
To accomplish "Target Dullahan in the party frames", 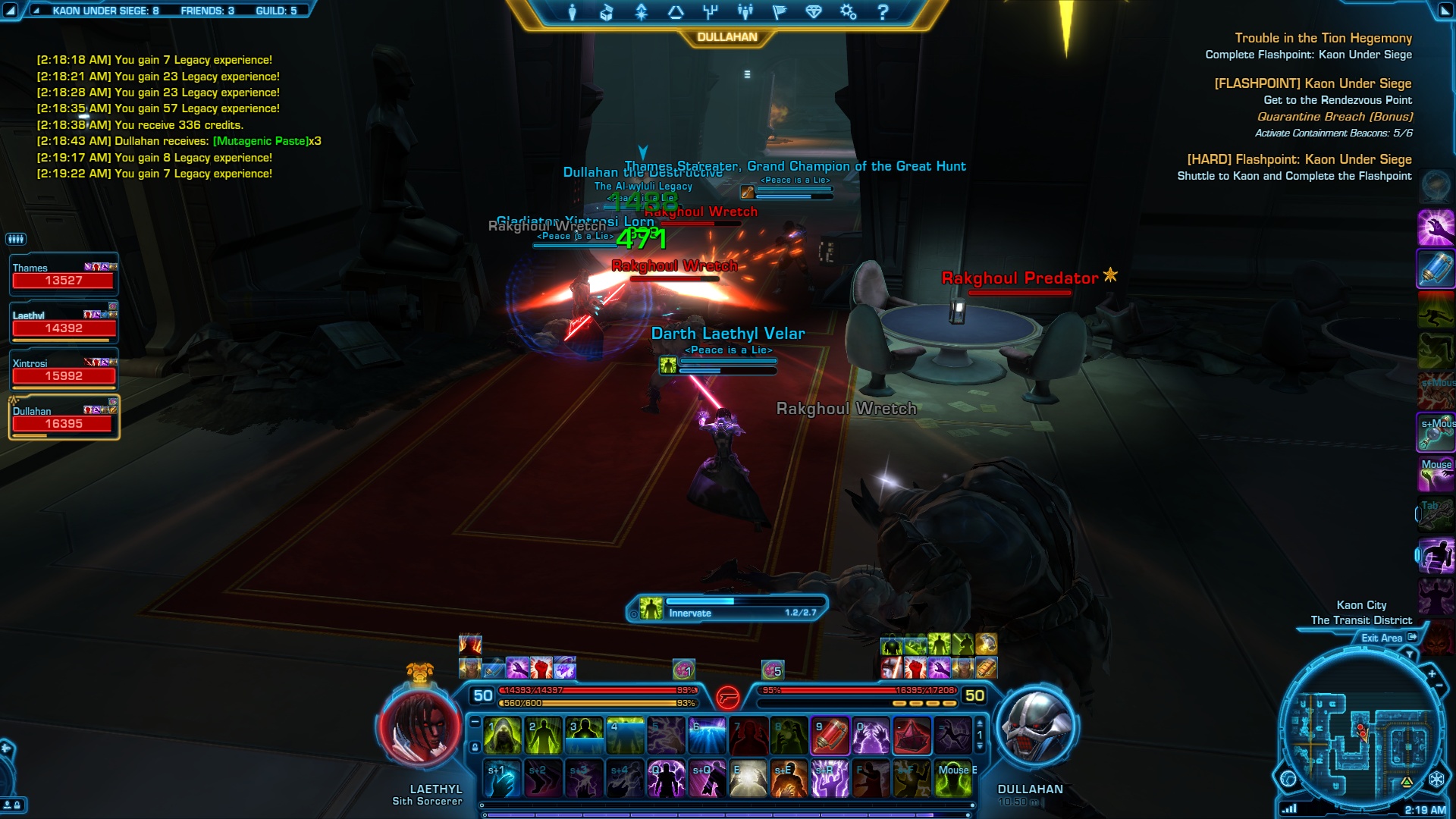I will [x=64, y=418].
